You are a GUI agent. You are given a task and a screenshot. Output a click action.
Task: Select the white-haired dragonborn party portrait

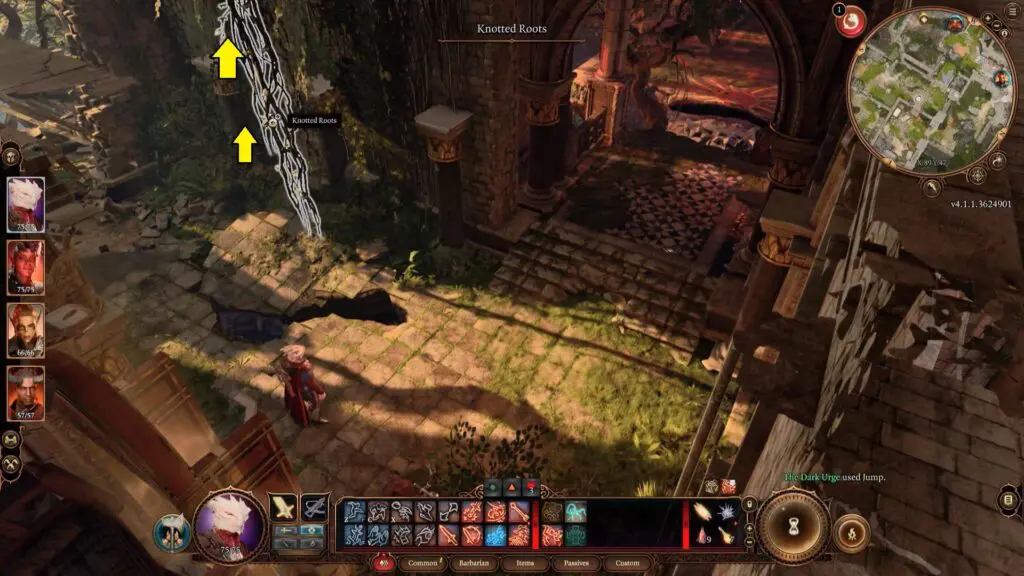(x=26, y=204)
